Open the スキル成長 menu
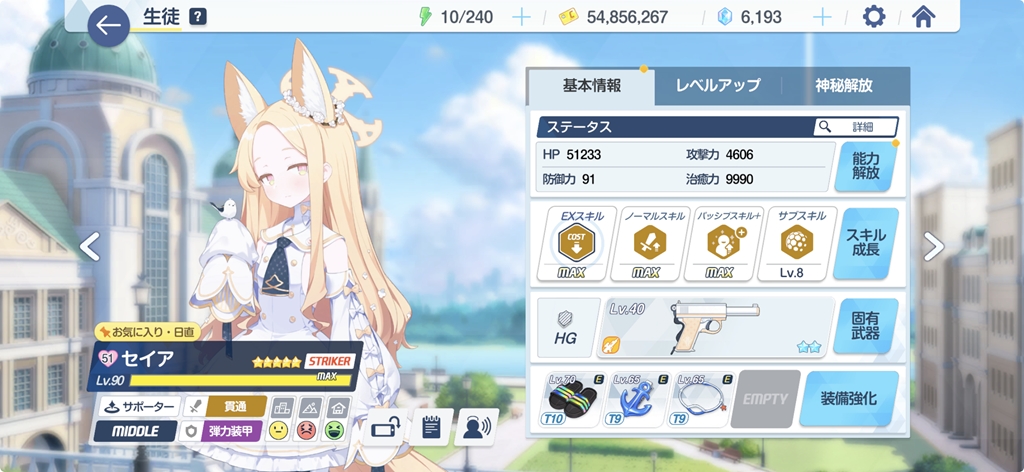Image resolution: width=1024 pixels, height=472 pixels. 866,242
